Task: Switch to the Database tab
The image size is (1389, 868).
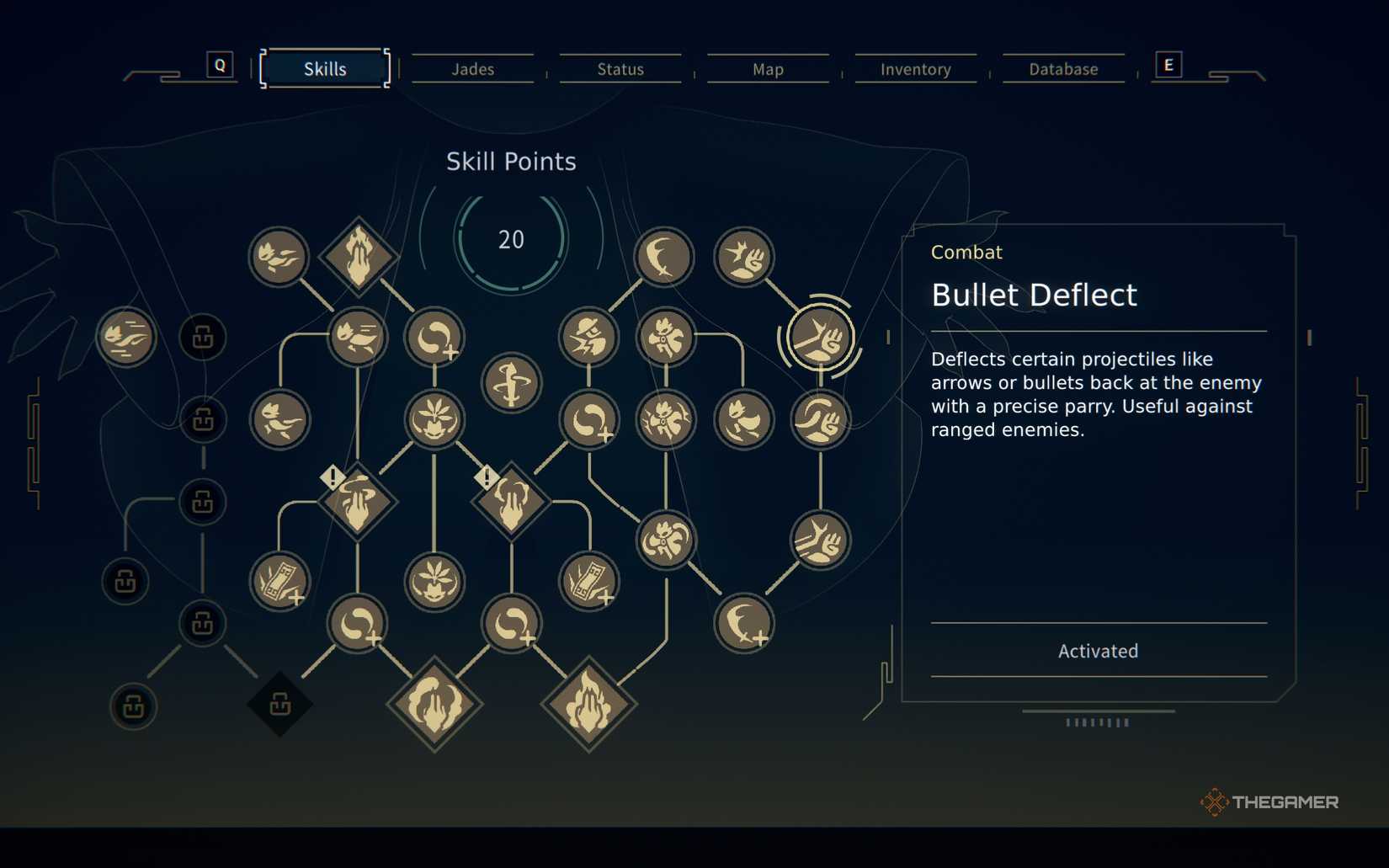Action: (1062, 69)
